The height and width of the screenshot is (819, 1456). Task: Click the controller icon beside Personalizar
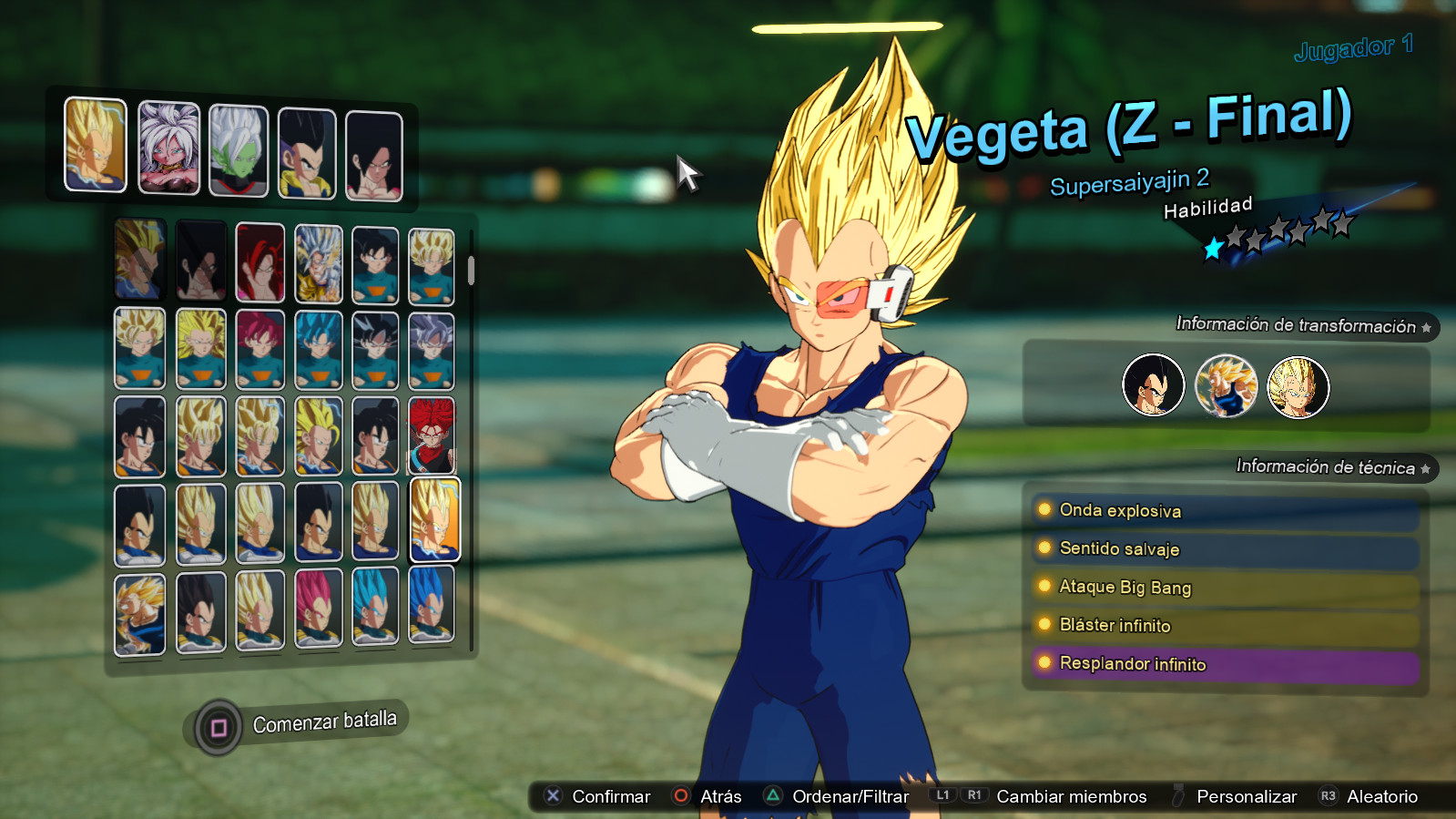tap(1178, 794)
